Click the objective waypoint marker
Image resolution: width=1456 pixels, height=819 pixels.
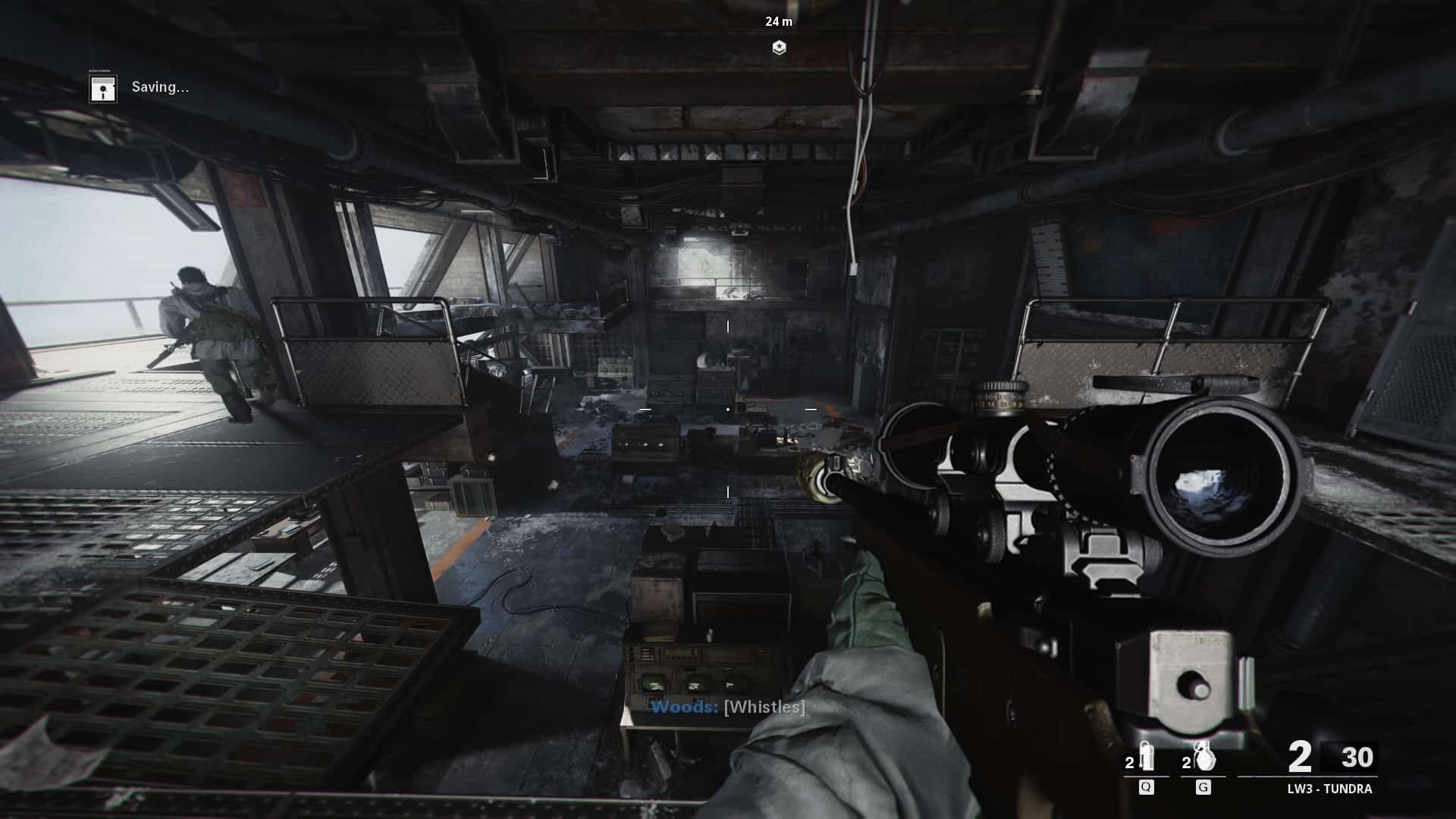[x=779, y=48]
